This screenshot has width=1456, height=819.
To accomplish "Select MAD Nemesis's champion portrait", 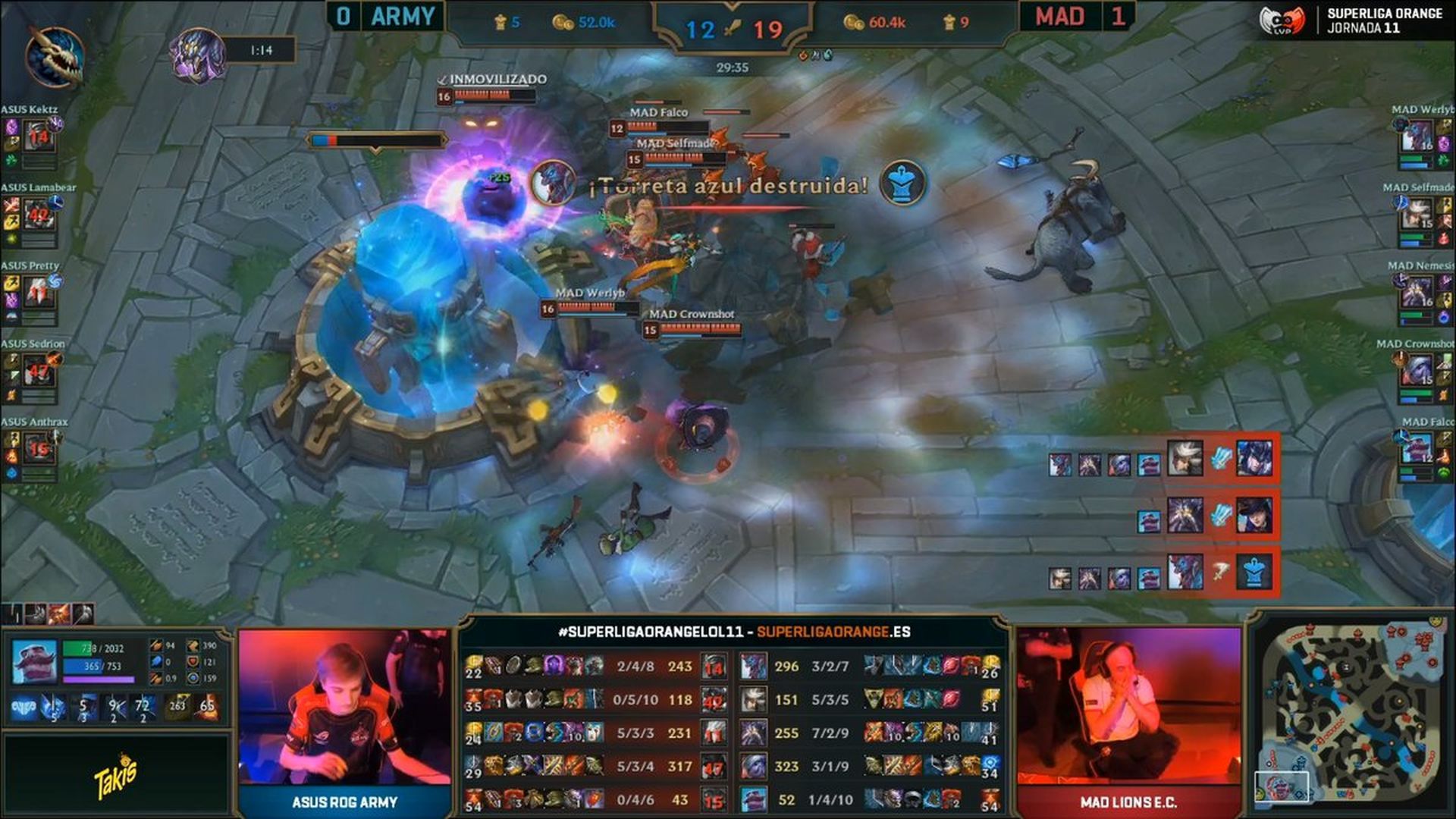I will pyautogui.click(x=1415, y=293).
